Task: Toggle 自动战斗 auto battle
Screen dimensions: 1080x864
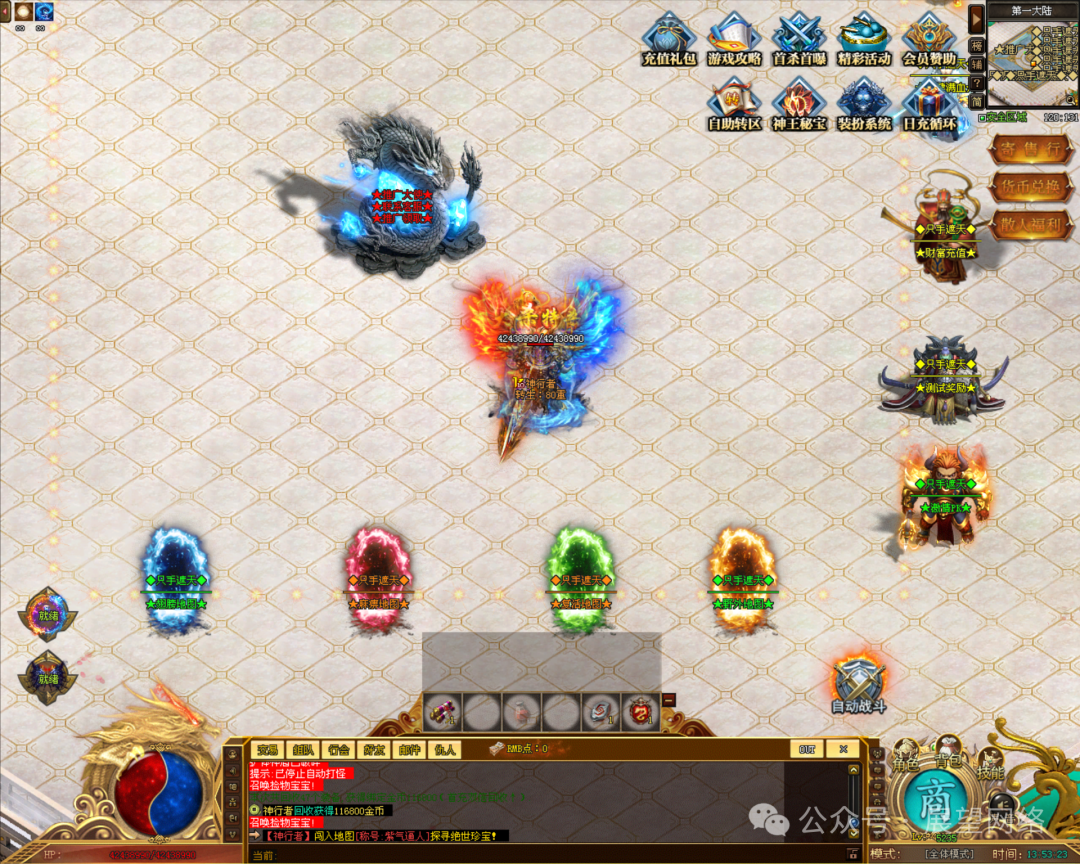Action: click(x=859, y=684)
